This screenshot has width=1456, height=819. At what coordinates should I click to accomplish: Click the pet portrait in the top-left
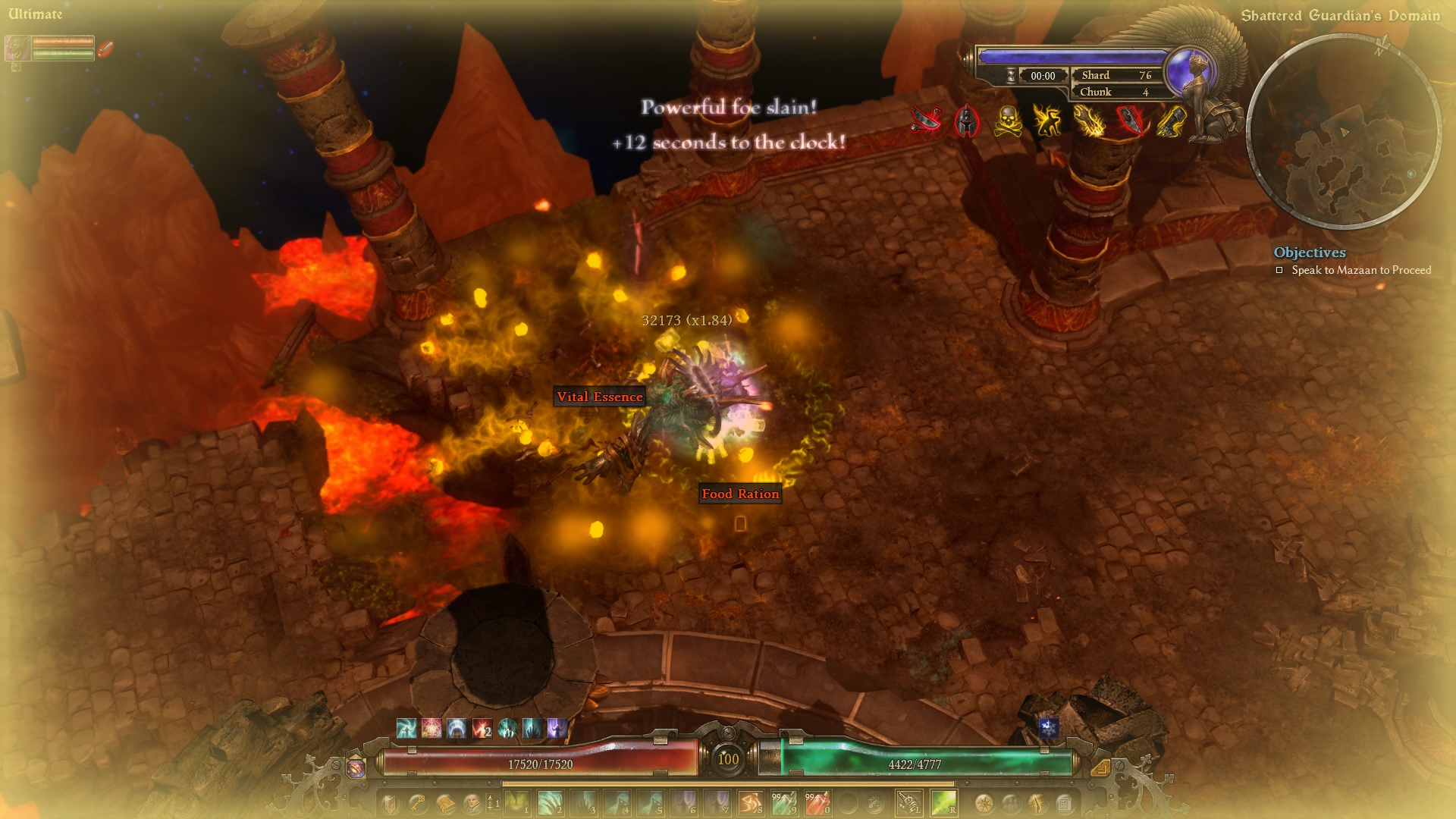tap(17, 48)
